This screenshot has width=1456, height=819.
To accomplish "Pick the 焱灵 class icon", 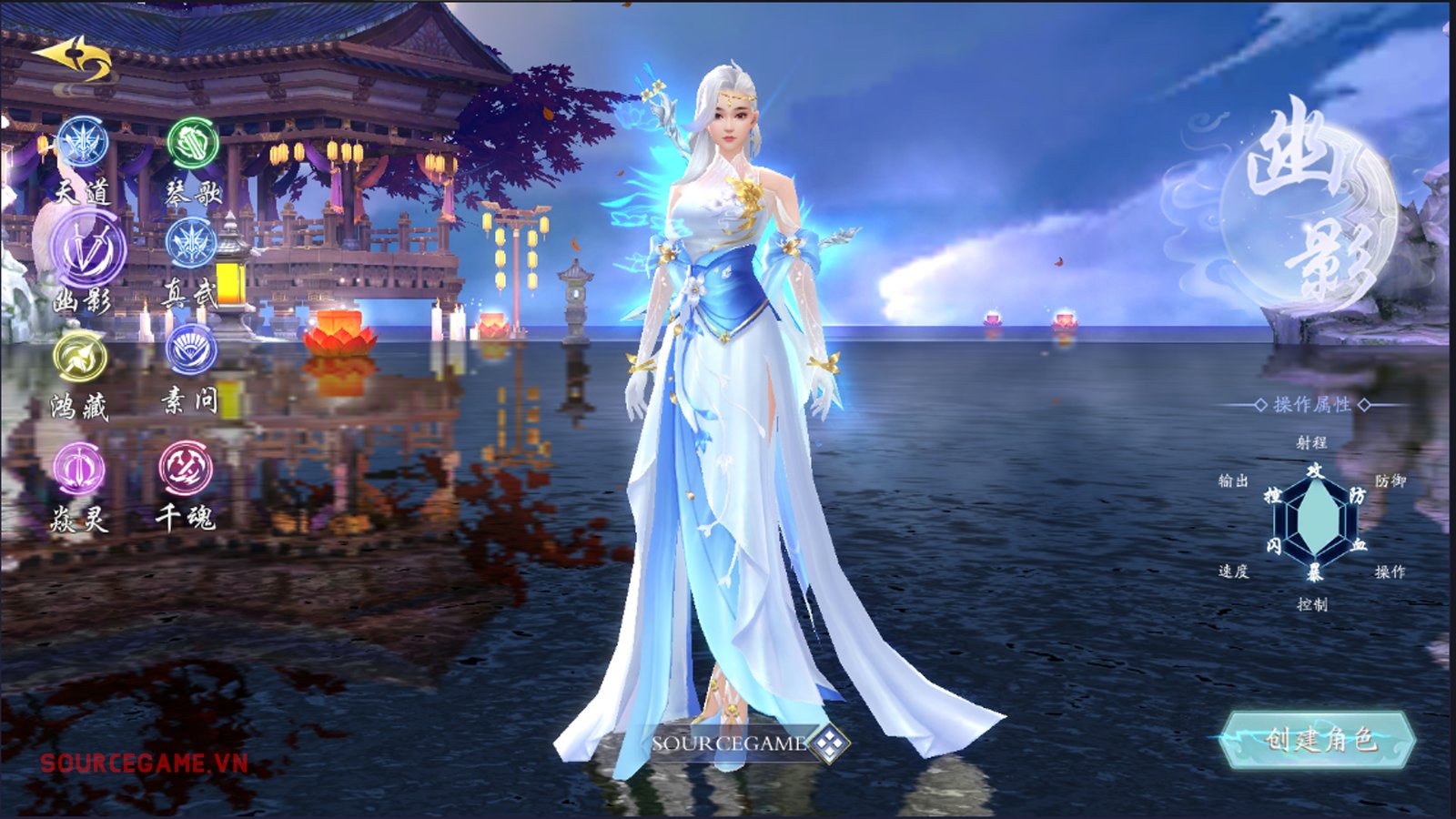I will [80, 468].
